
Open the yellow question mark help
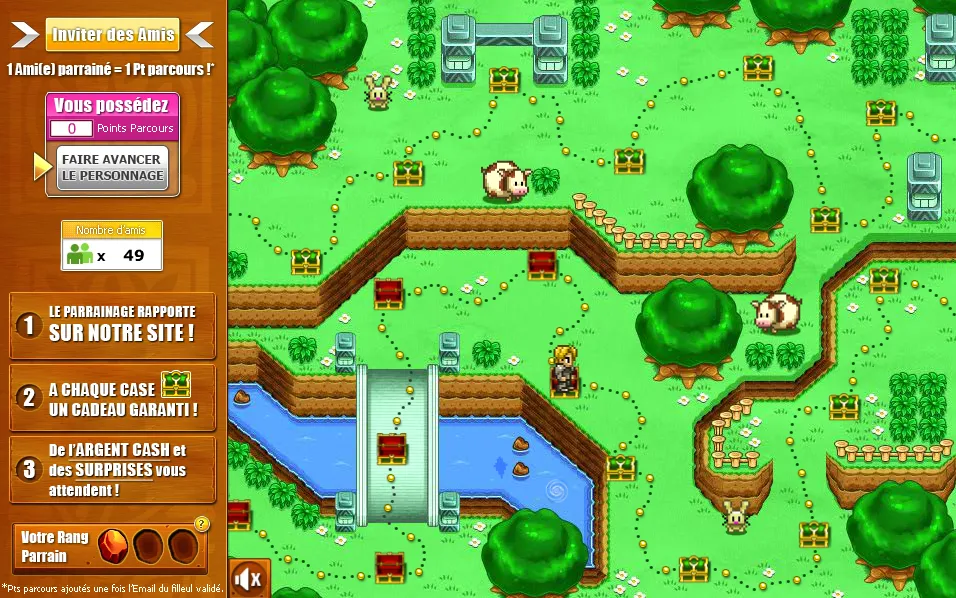[x=201, y=523]
